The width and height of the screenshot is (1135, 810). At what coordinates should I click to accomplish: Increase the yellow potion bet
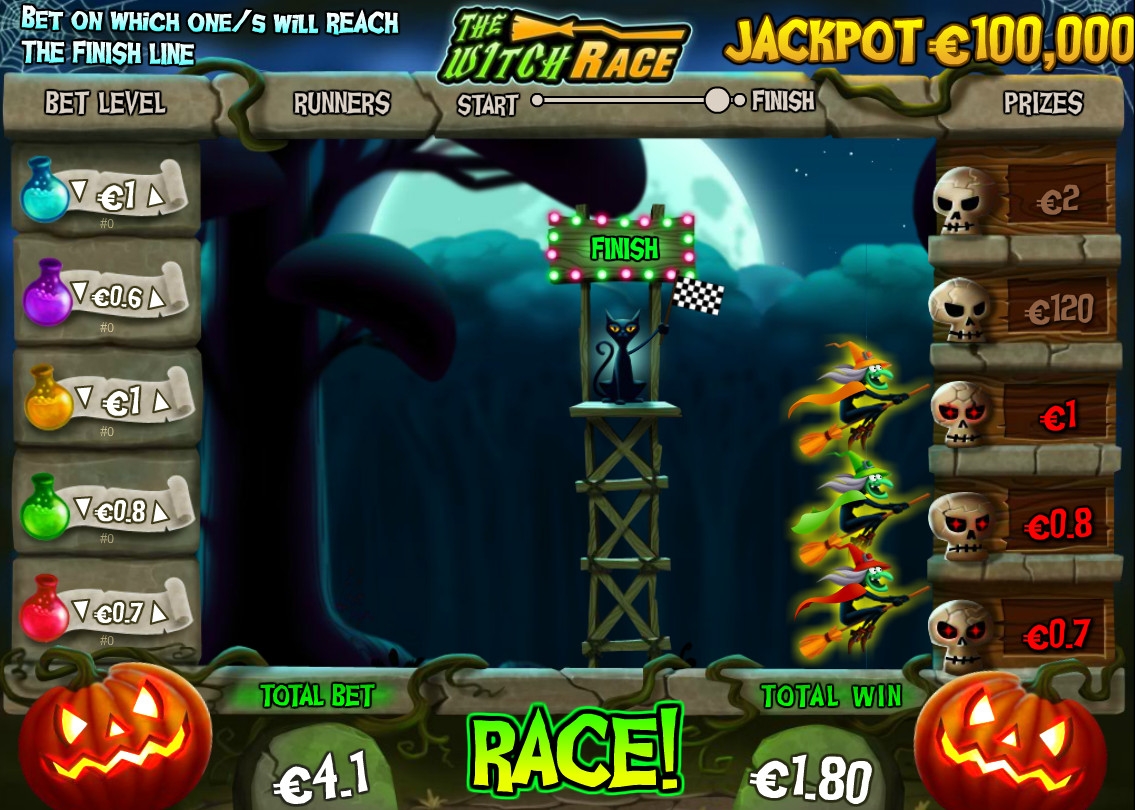157,404
